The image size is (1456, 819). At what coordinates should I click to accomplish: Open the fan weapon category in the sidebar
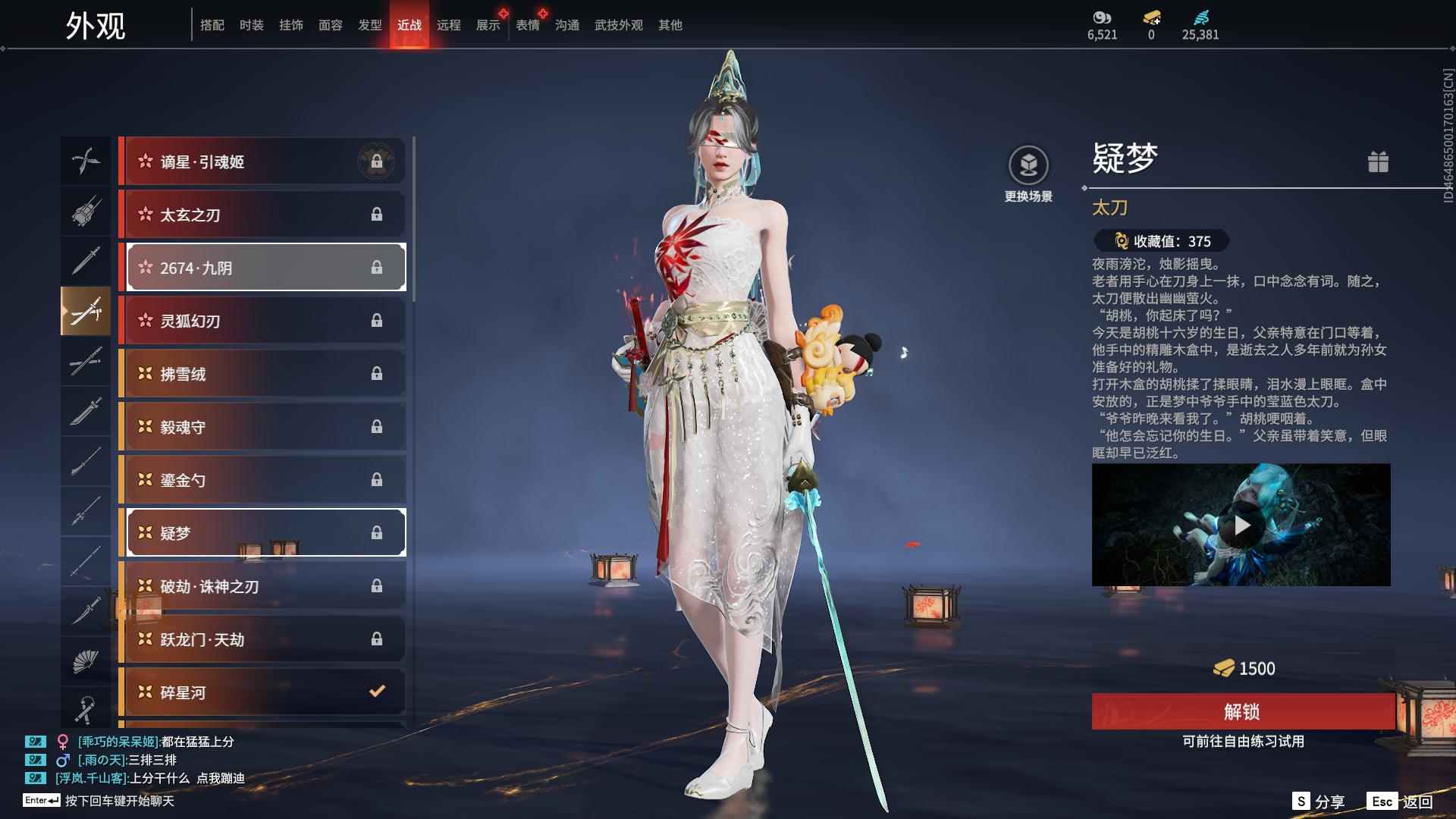(x=86, y=660)
